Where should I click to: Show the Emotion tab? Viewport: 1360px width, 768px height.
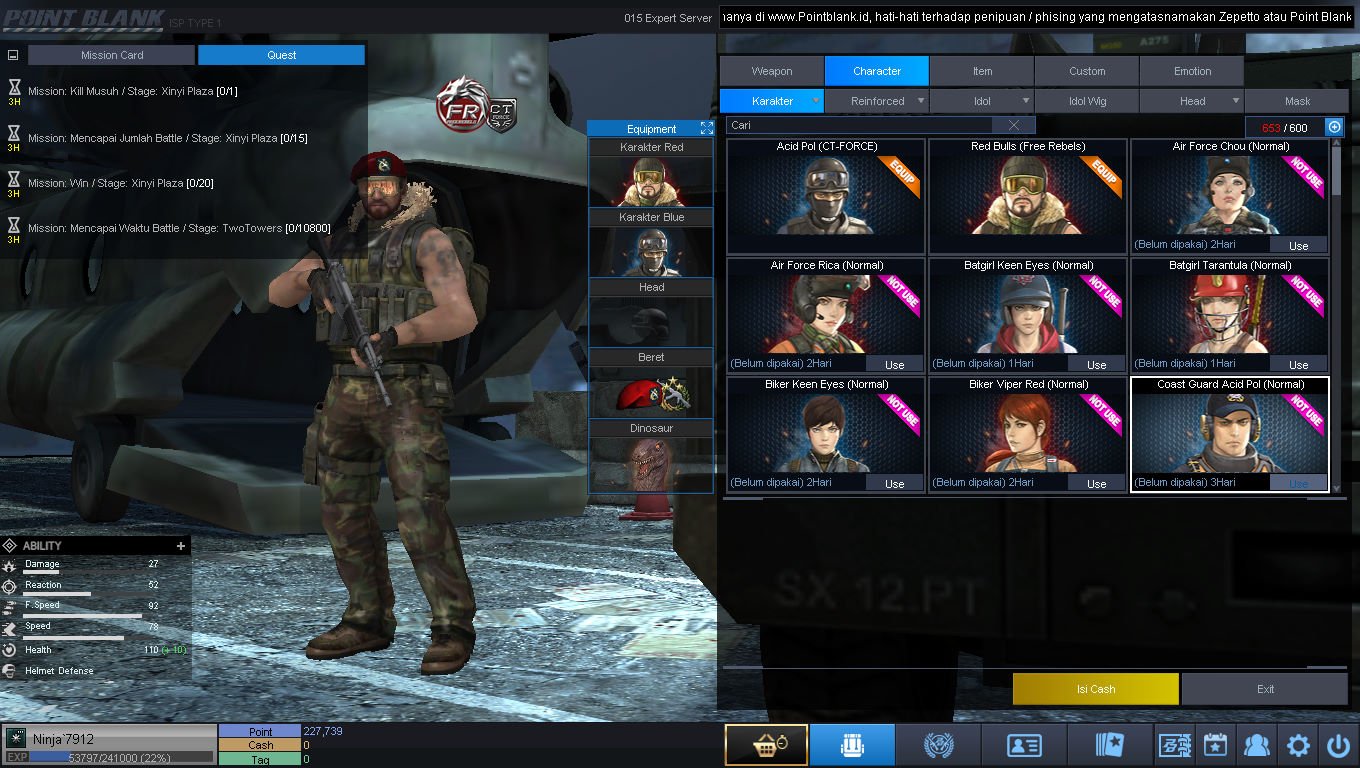pyautogui.click(x=1192, y=71)
